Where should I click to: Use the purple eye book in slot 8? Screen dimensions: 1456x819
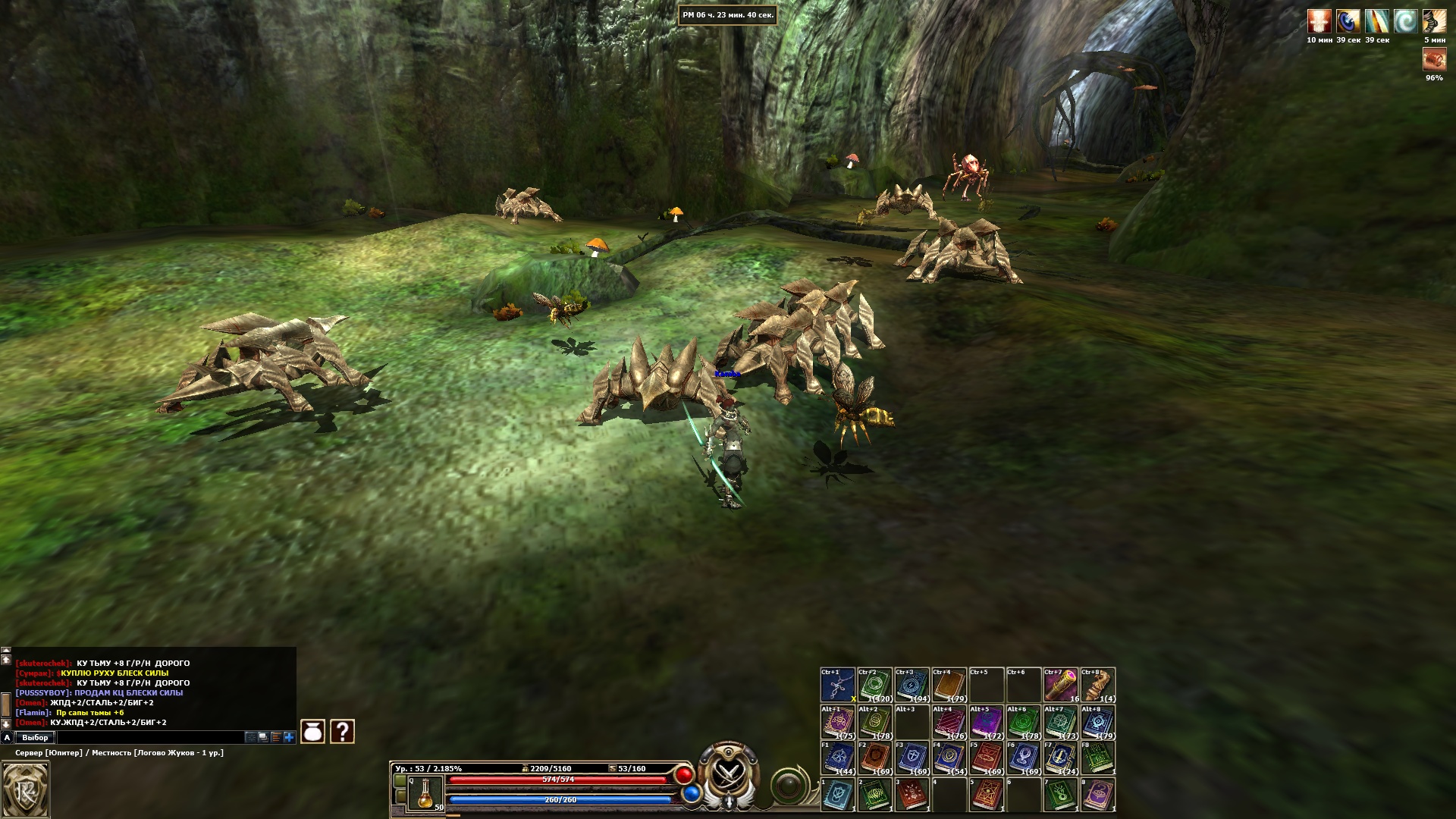(1097, 795)
